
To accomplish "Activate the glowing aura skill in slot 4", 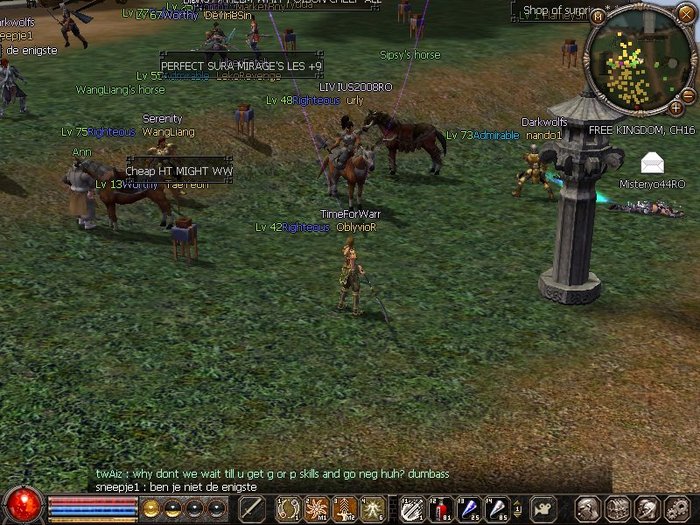I will [373, 508].
